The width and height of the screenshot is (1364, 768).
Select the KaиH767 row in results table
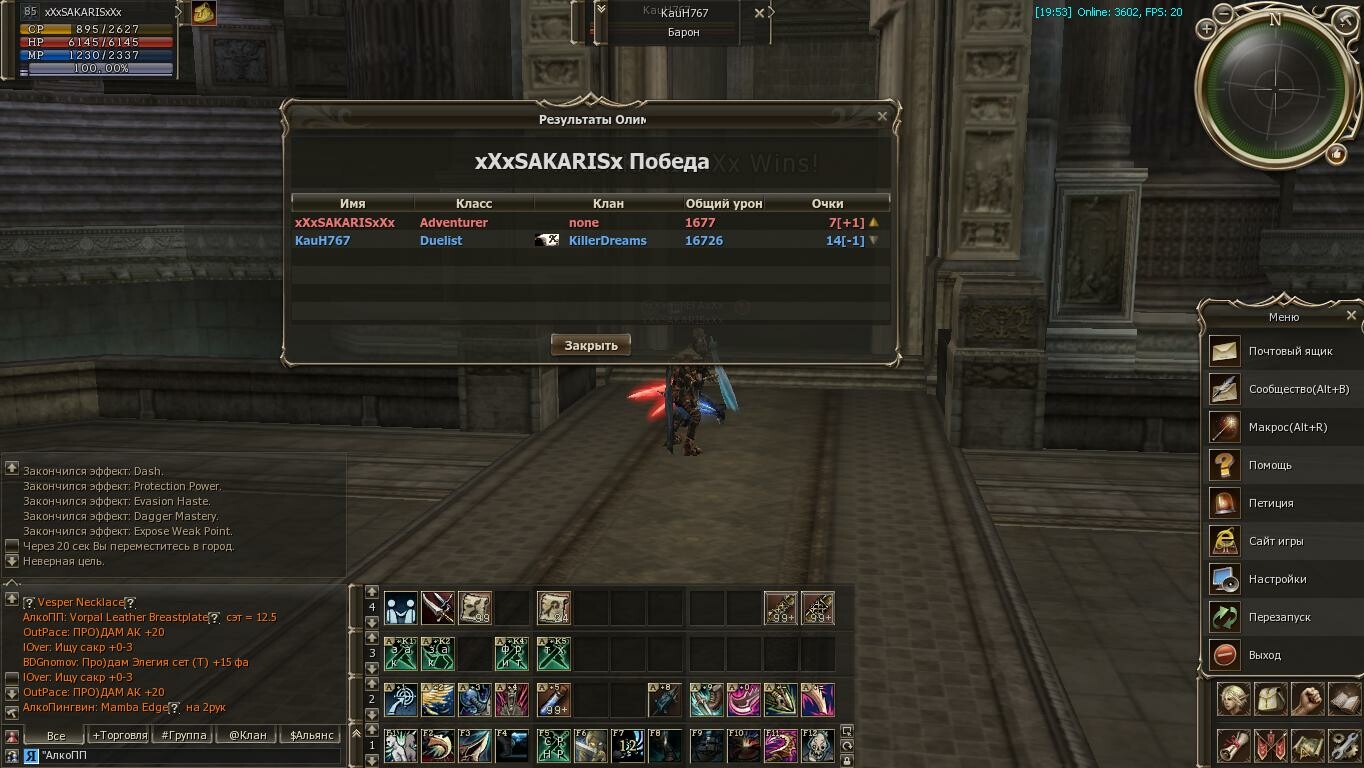tap(590, 241)
